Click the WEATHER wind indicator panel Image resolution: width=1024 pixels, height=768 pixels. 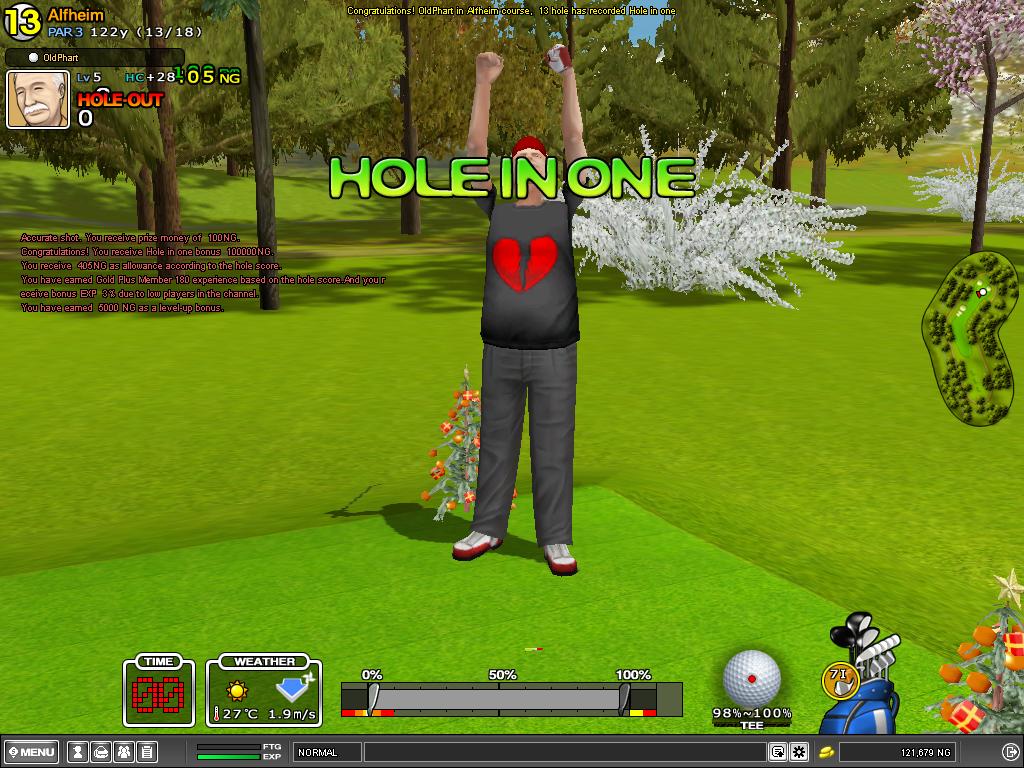pyautogui.click(x=264, y=690)
